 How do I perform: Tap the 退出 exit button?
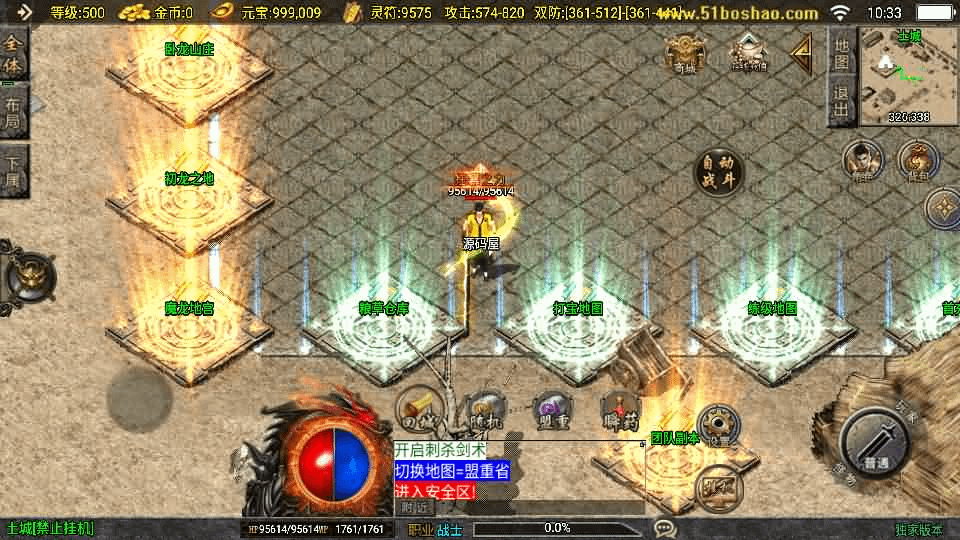click(x=841, y=103)
